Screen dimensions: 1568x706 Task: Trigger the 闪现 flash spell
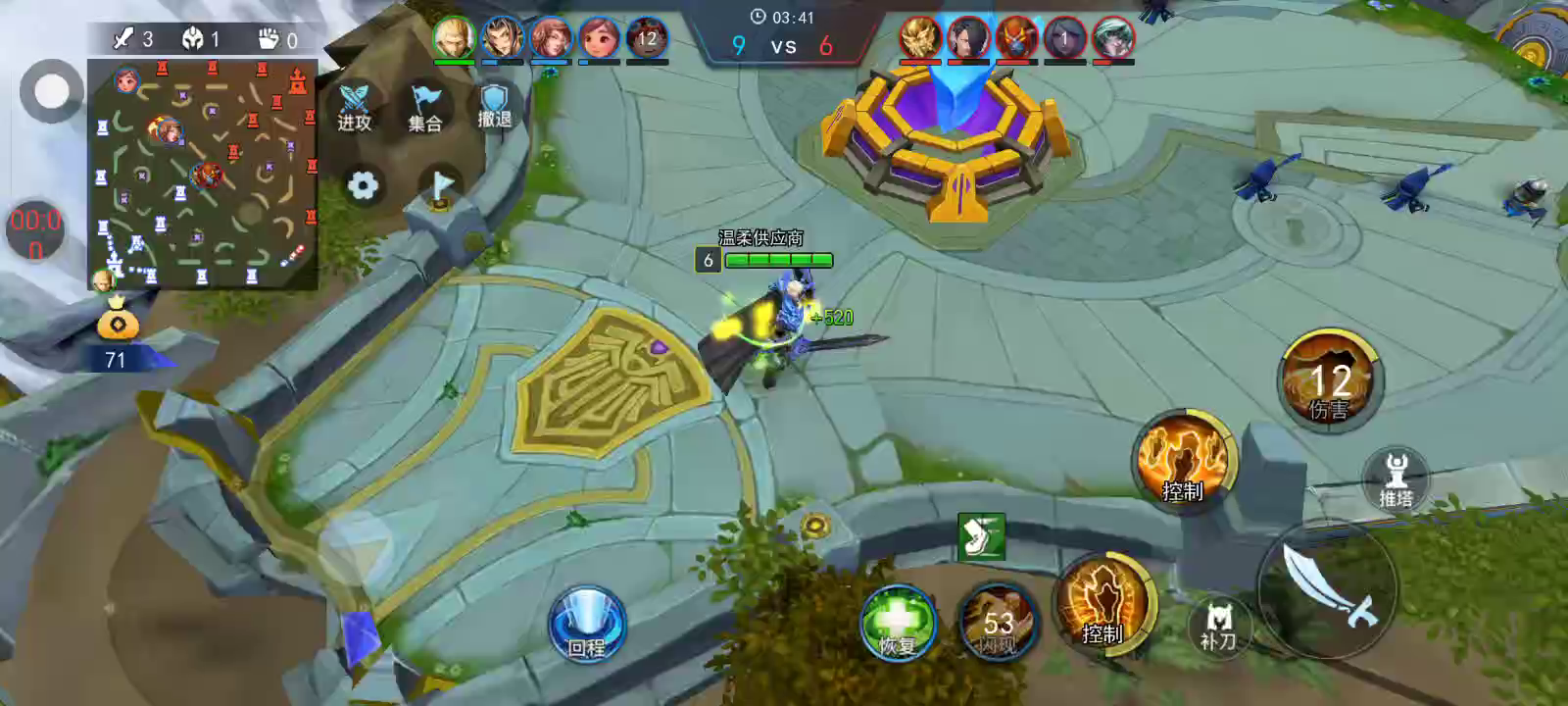tap(997, 624)
